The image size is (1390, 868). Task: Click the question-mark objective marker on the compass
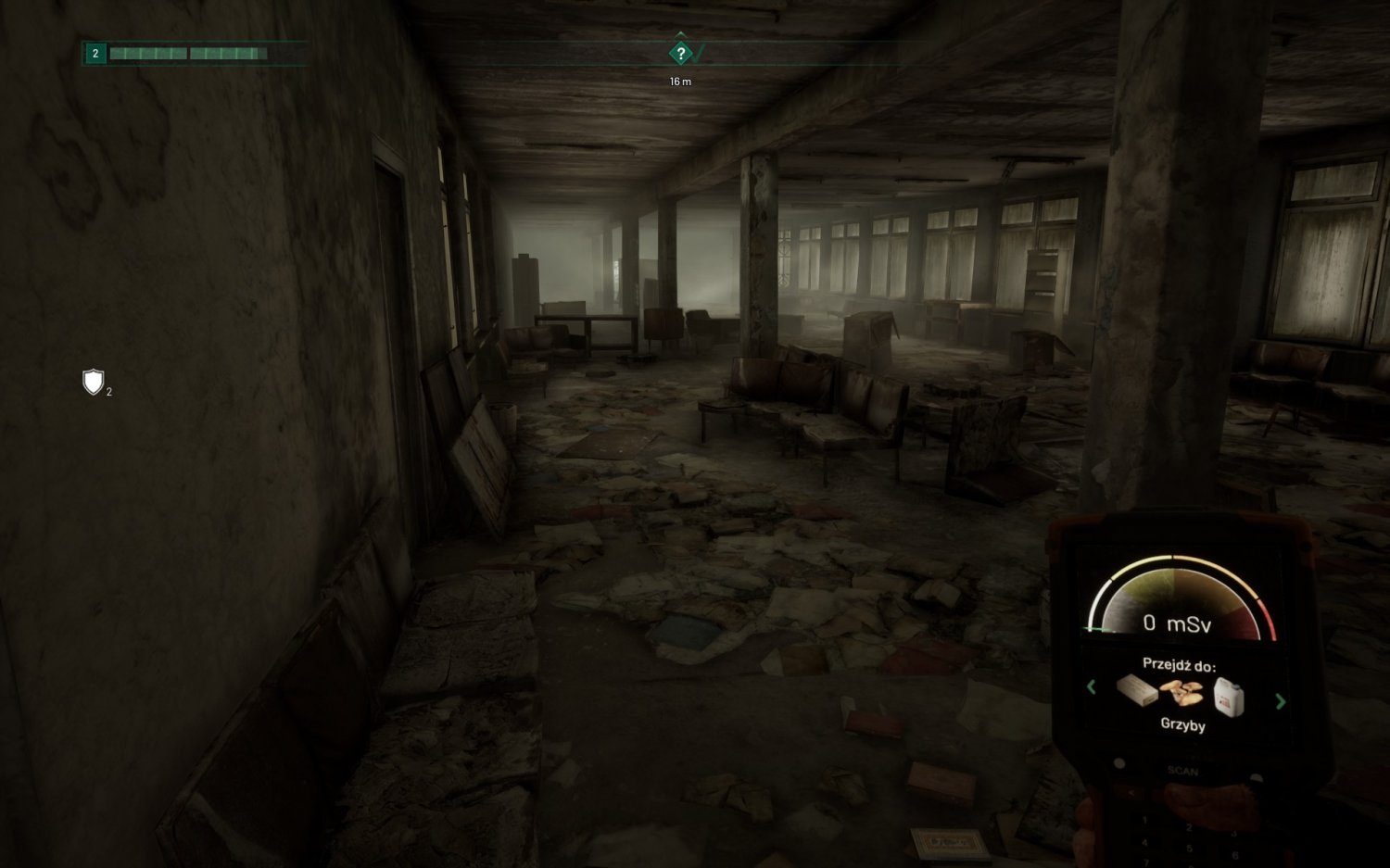tap(680, 53)
